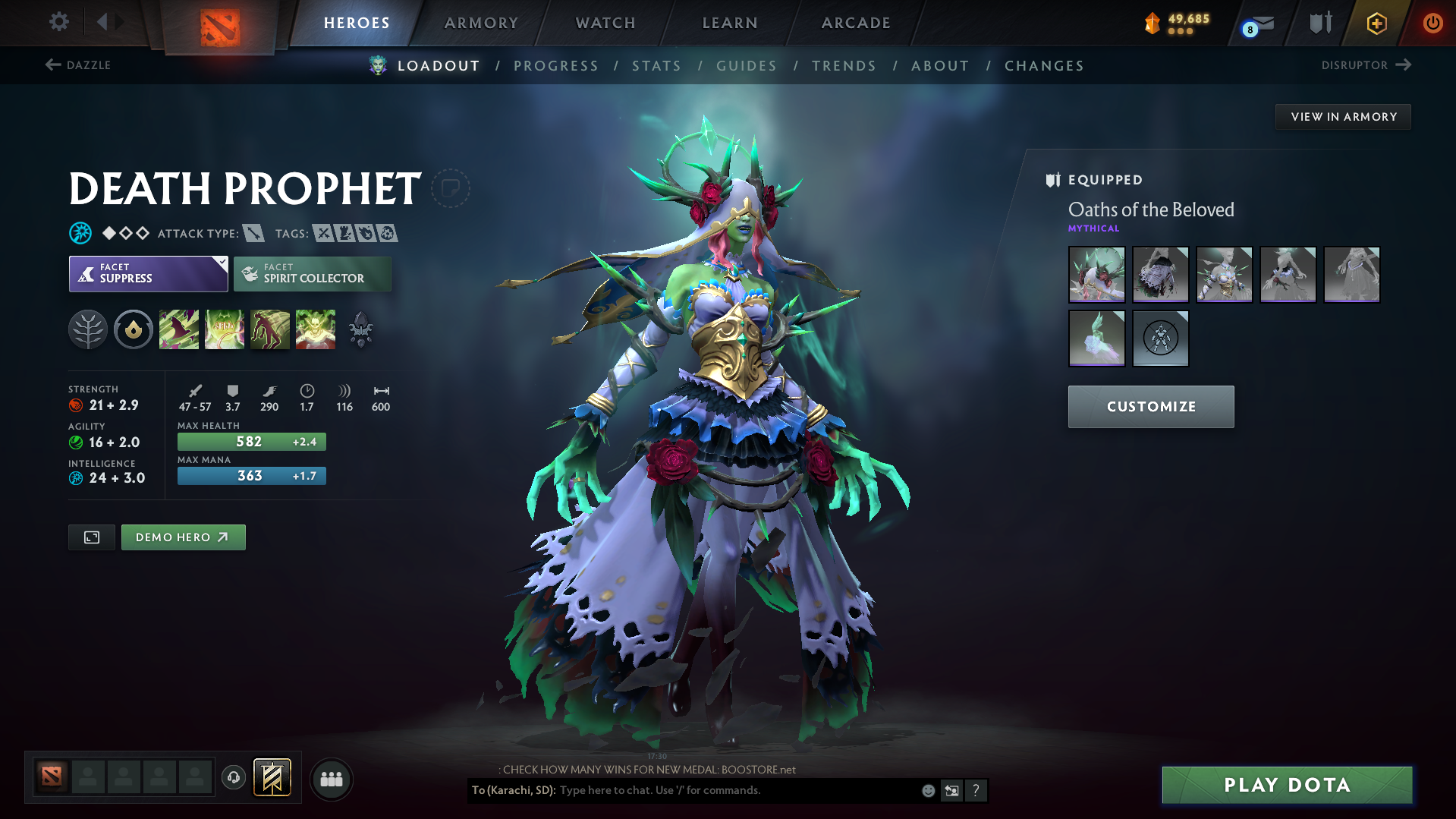Open the armory shield and sword icon

pyautogui.click(x=1318, y=23)
